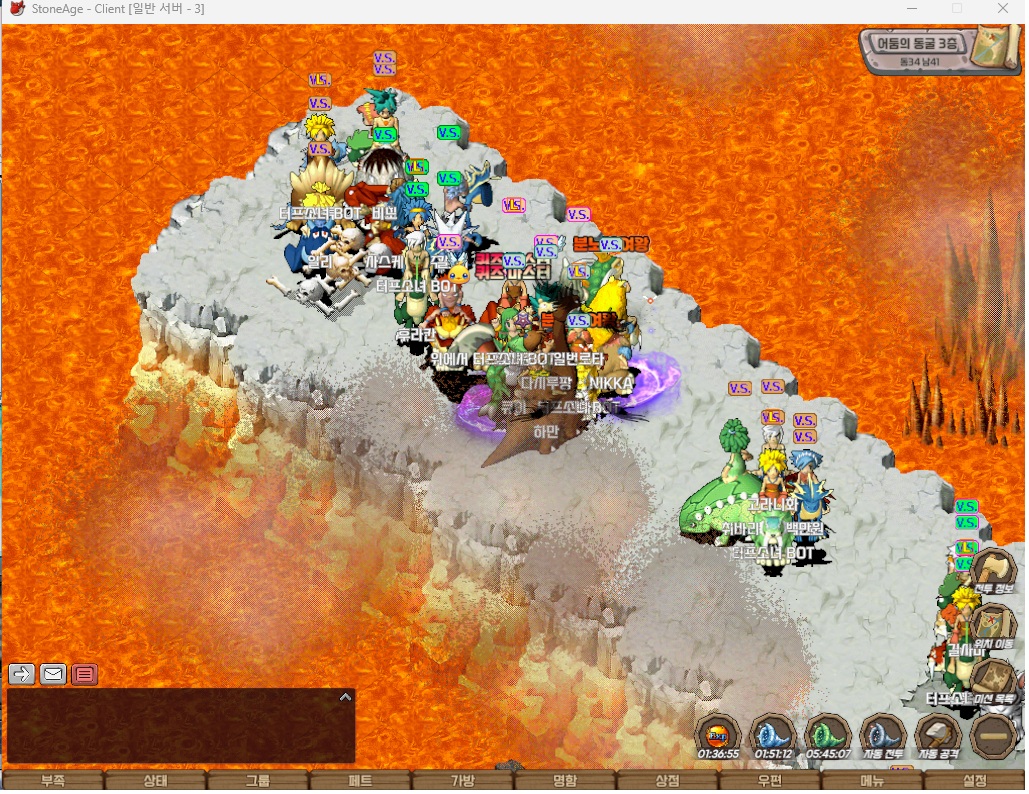This screenshot has width=1029, height=794.
Task: Open the 메뉴 (menu) button
Action: 872,781
